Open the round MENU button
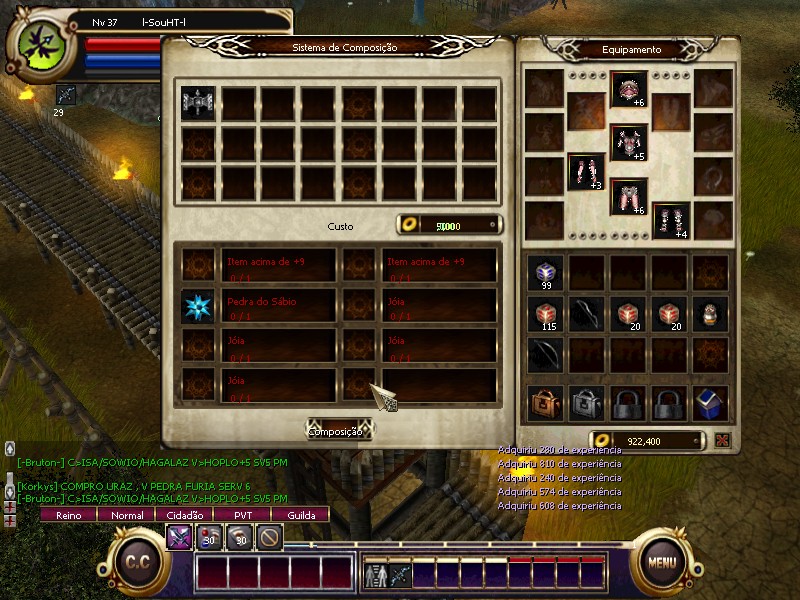Viewport: 800px width, 600px height. pos(661,562)
